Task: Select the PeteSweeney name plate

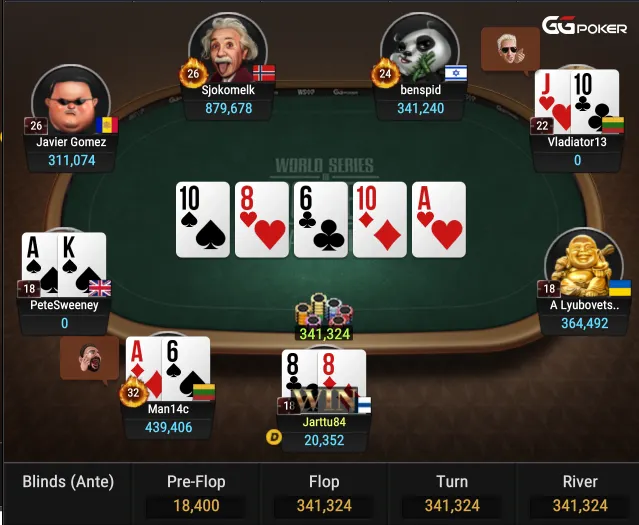Action: [x=64, y=314]
